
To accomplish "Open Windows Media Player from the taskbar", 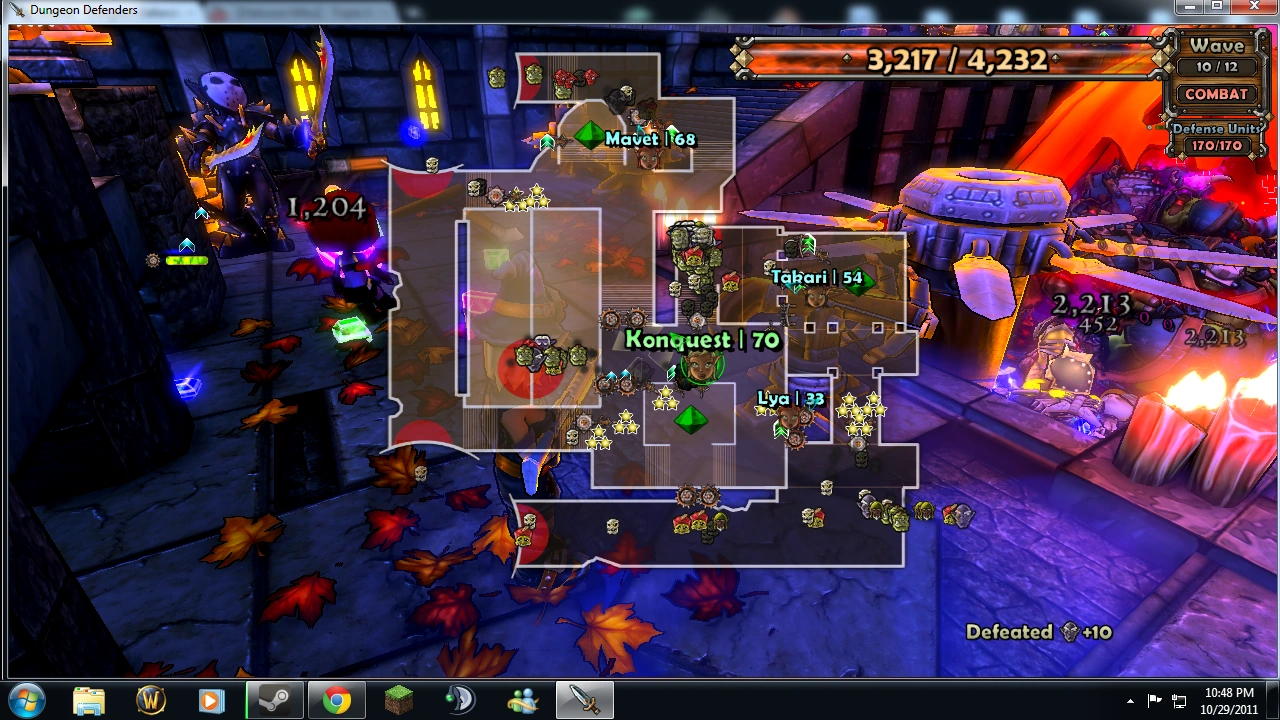I will (x=211, y=700).
